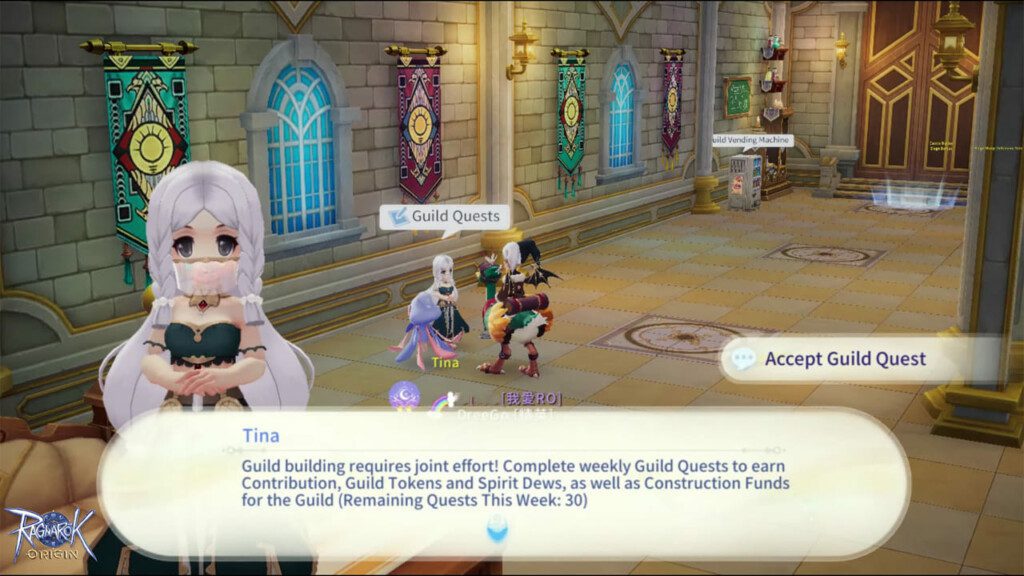Screen dimensions: 1024x576
Task: Choose the Accept Guild Quest option
Action: pyautogui.click(x=845, y=359)
